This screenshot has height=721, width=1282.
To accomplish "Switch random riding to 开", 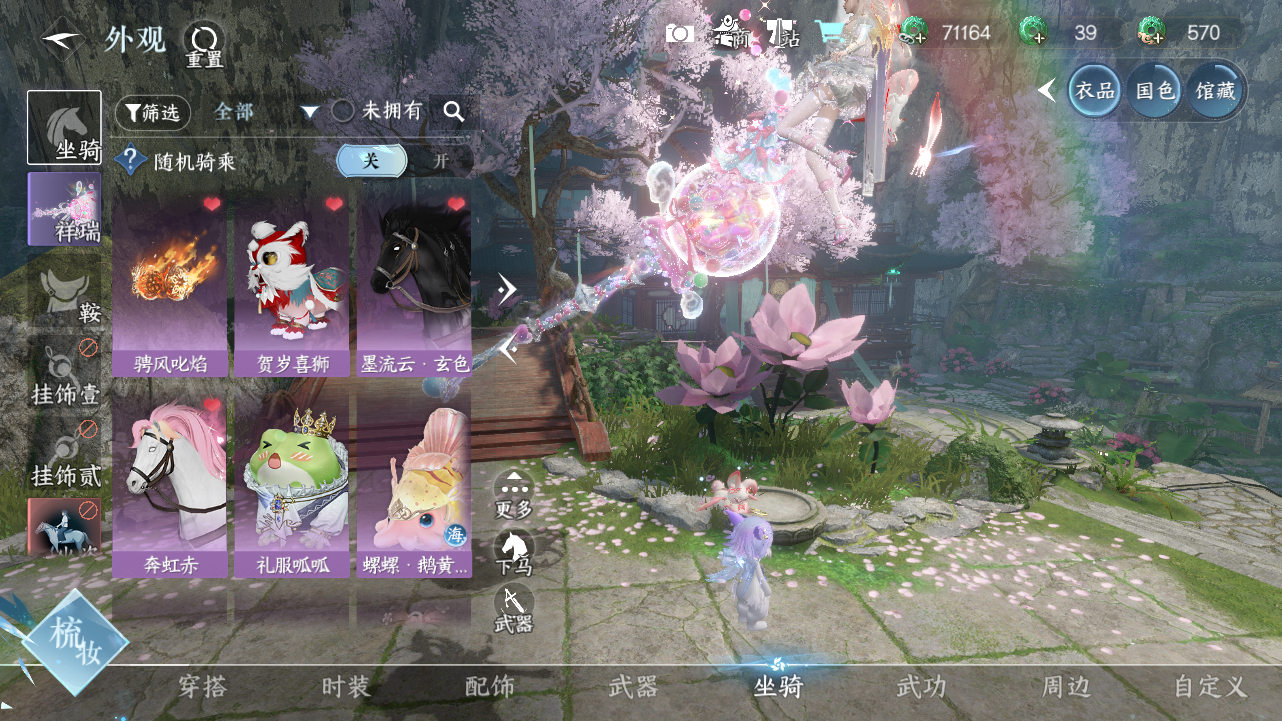I will [440, 160].
